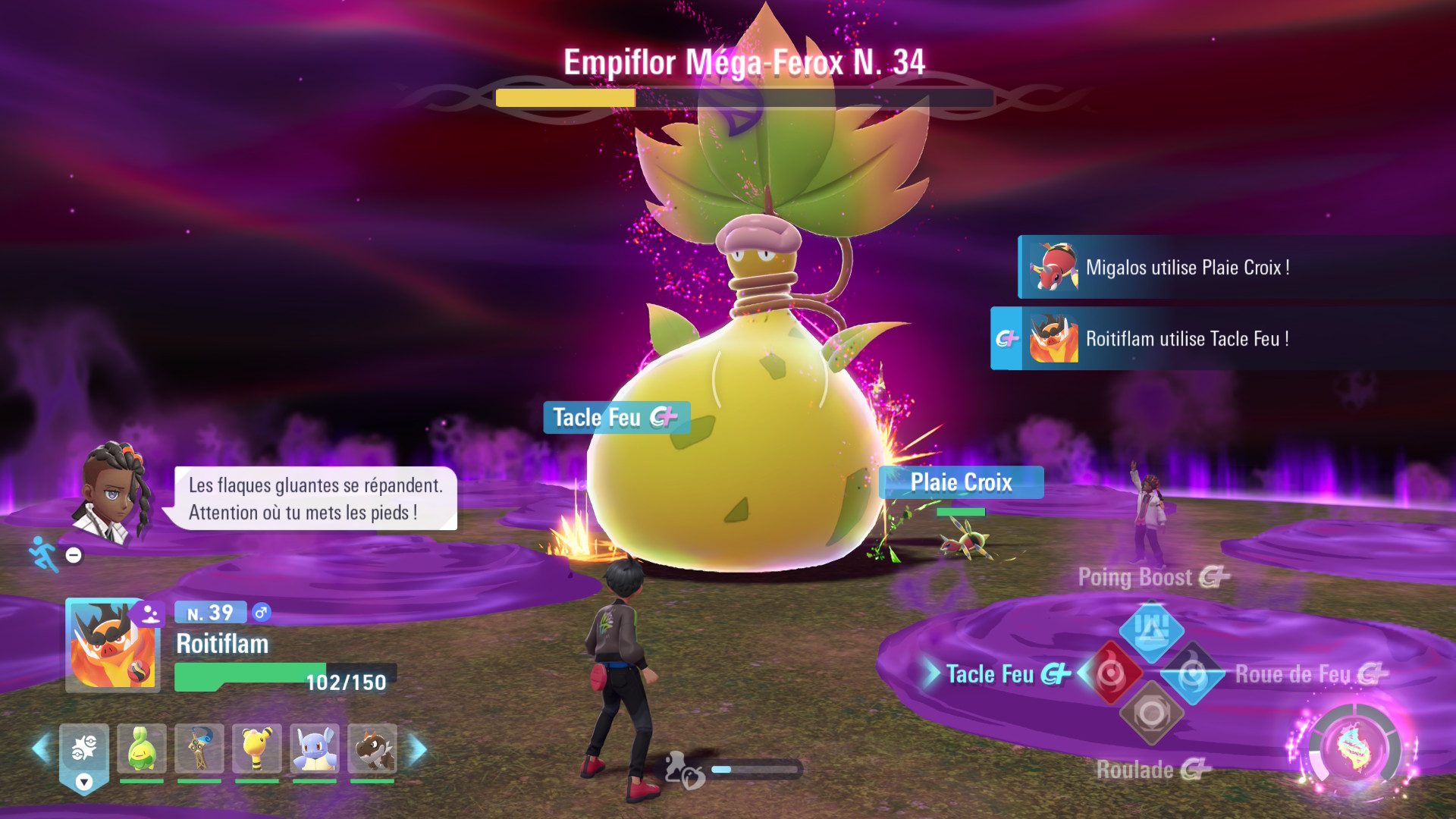Select the Wartortle party slot

315,748
